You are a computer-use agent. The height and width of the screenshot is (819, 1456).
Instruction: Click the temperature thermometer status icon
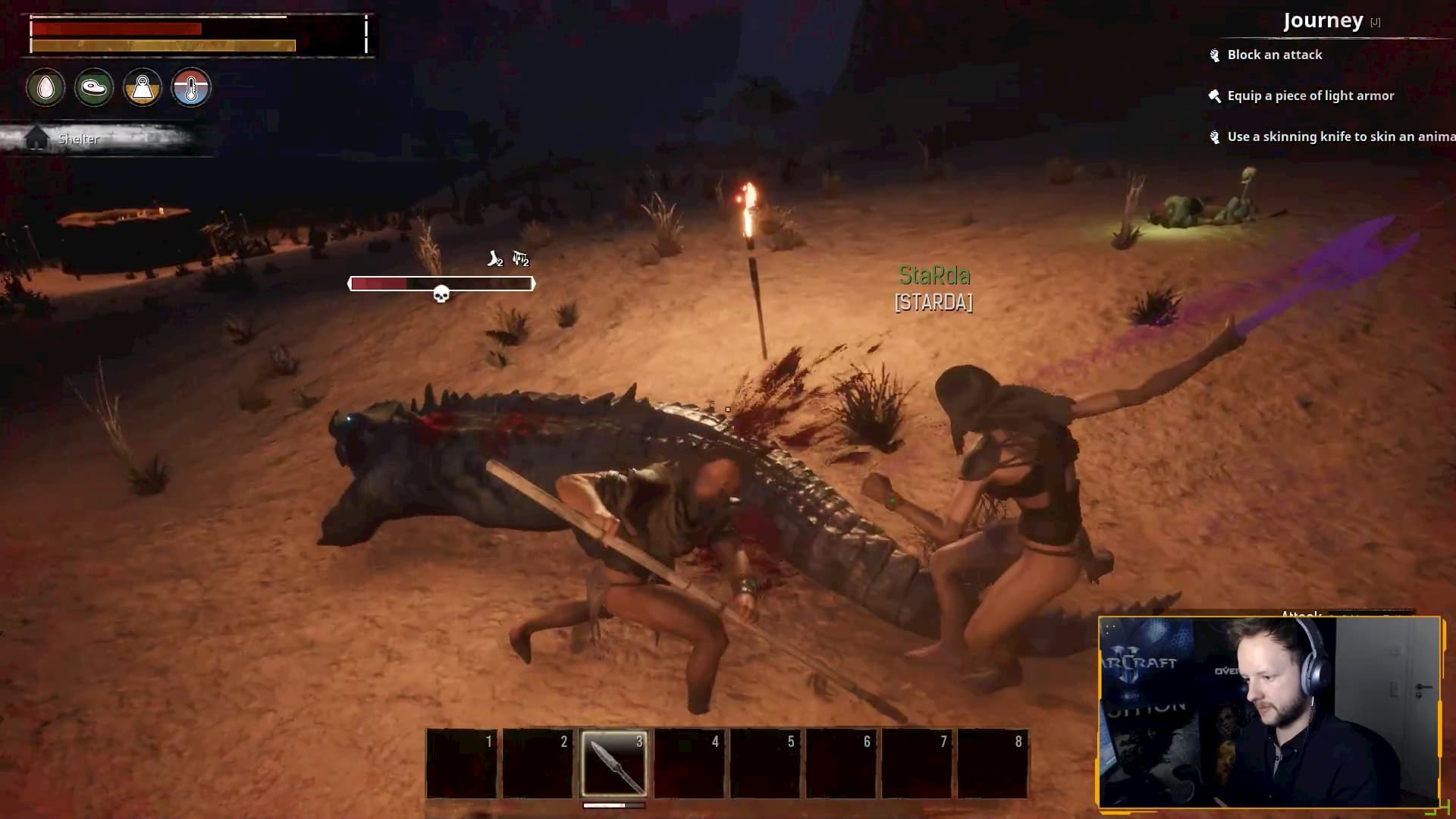(191, 88)
